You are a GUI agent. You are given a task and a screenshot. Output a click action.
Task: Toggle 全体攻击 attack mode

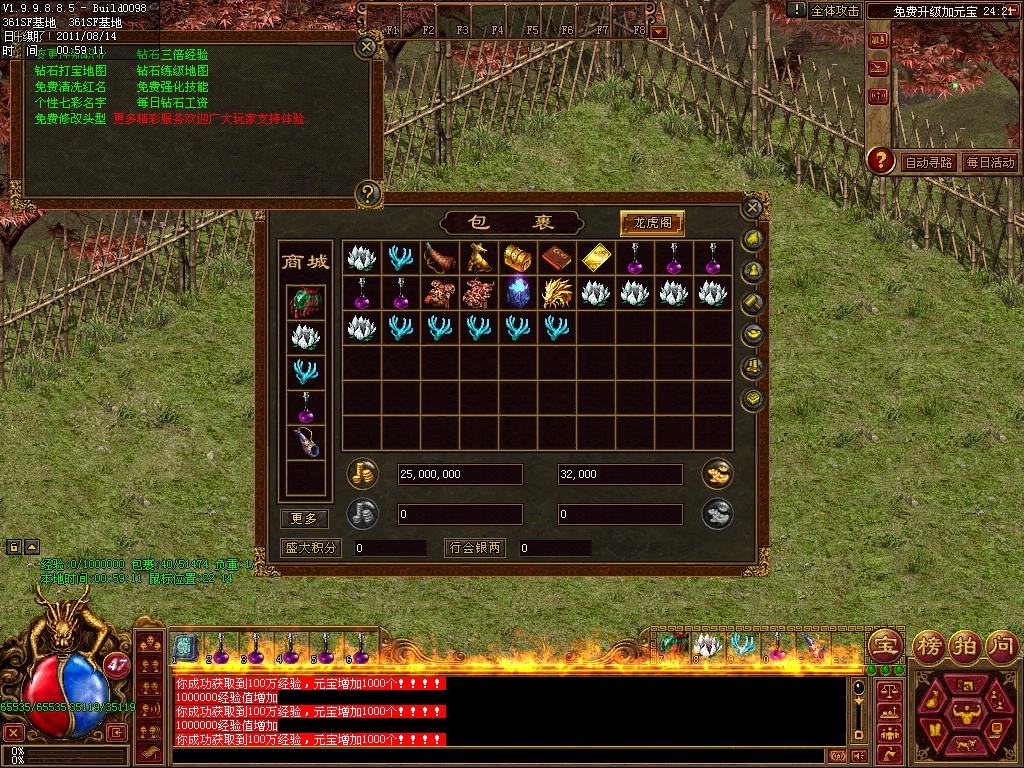coord(834,10)
